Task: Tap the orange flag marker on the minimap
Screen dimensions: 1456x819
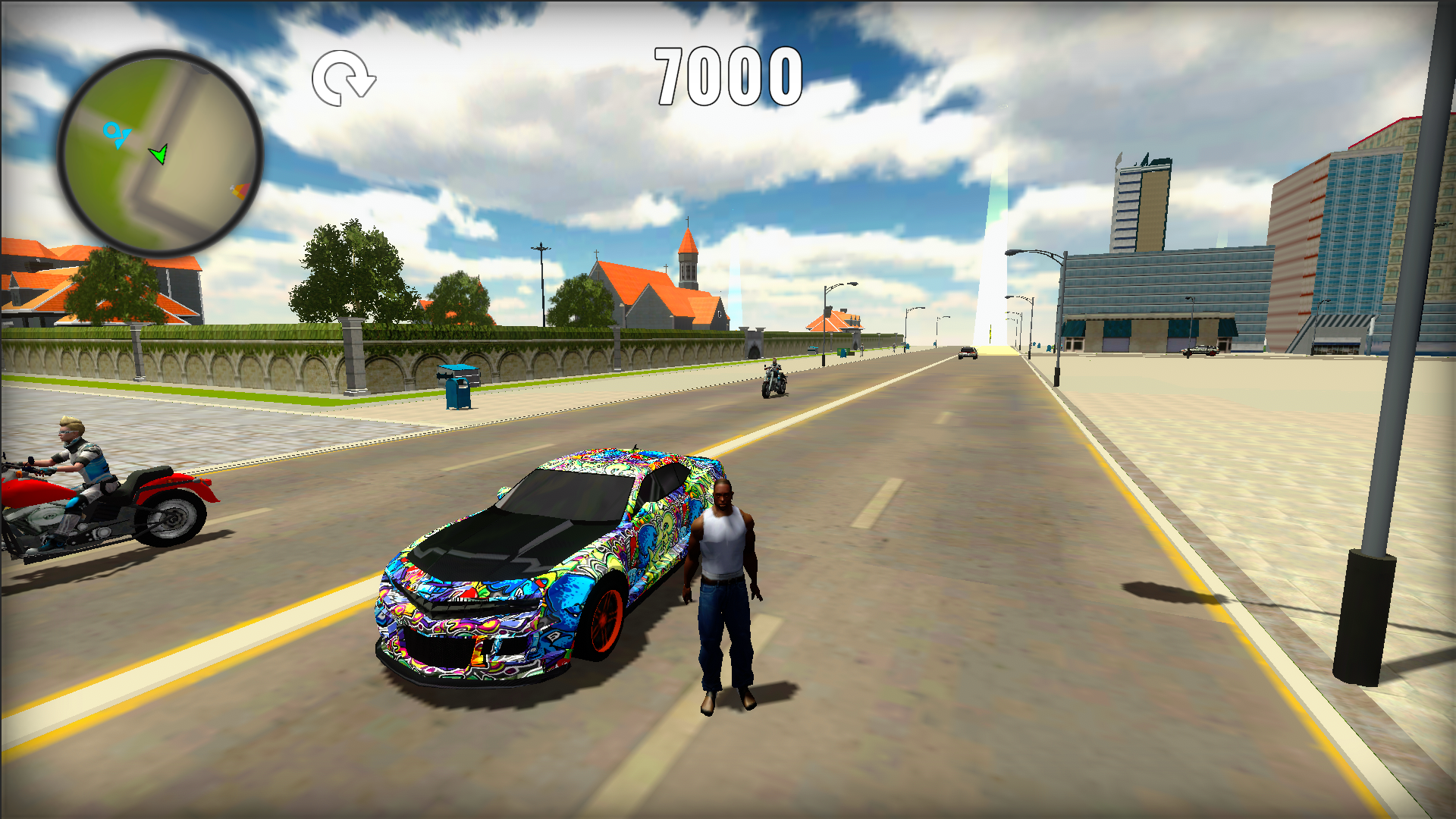Action: 239,191
